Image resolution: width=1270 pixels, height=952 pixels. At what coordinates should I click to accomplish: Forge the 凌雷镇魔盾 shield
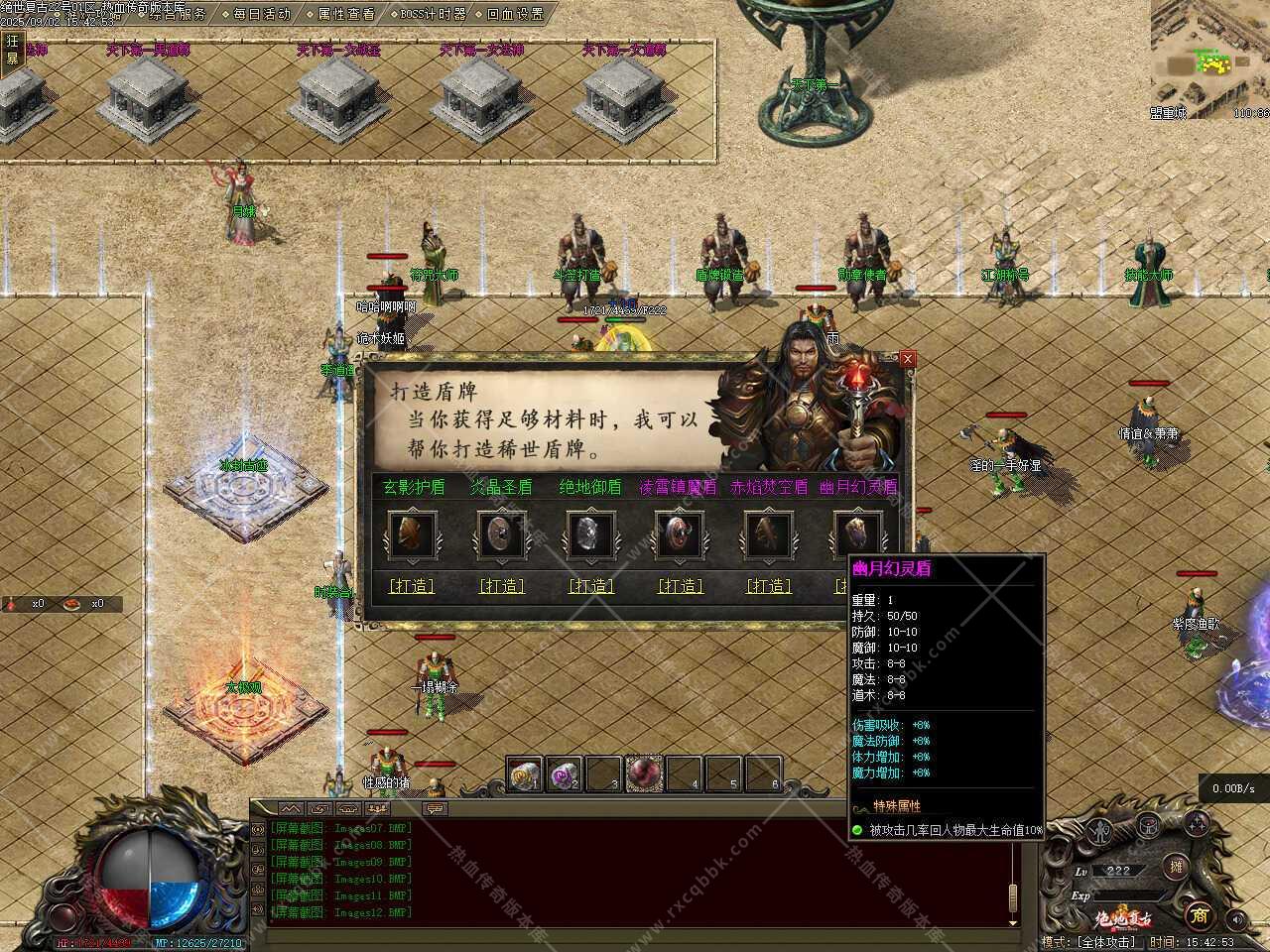[x=681, y=586]
